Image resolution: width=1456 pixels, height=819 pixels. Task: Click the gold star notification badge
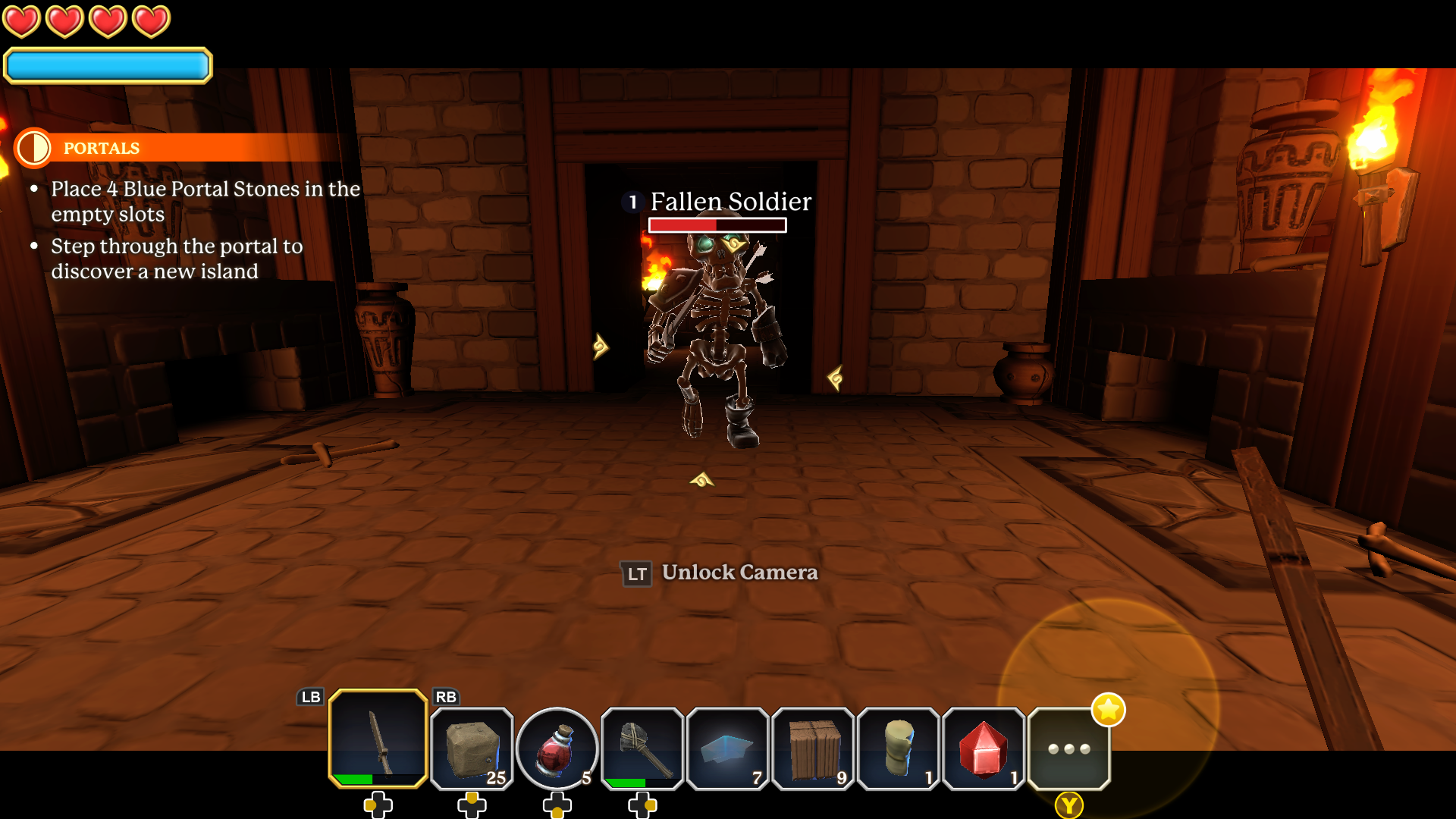coord(1108,710)
